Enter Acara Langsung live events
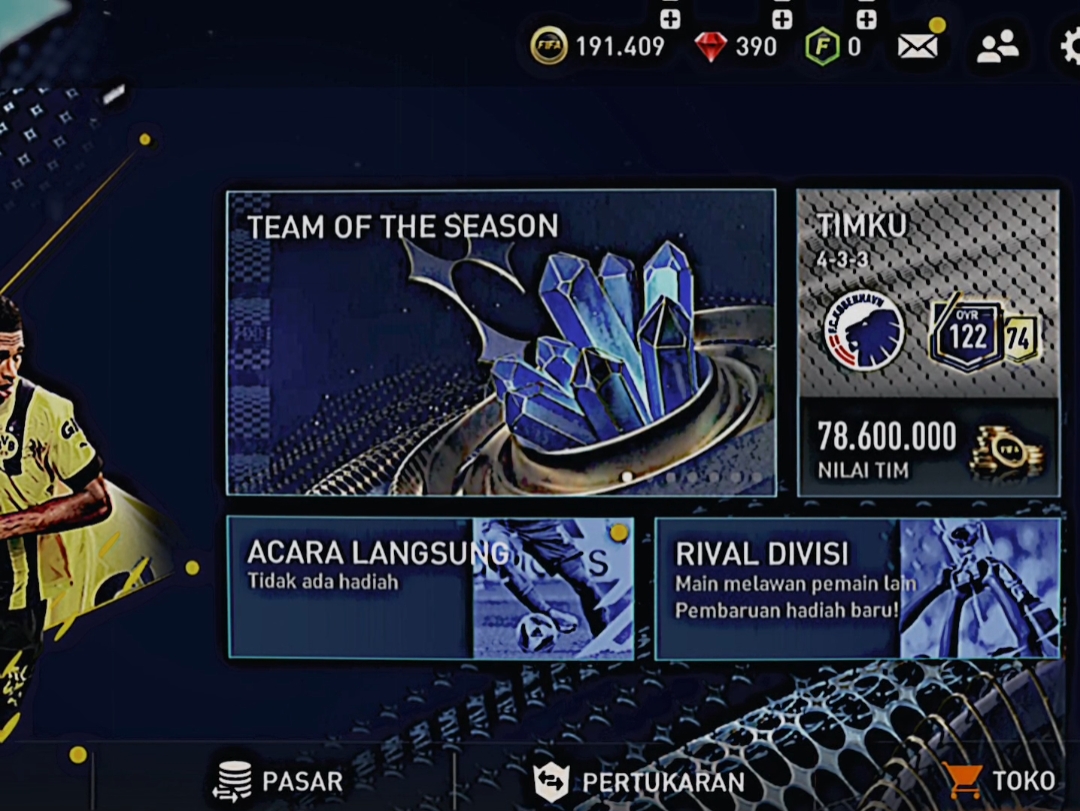1080x811 pixels. coord(430,587)
